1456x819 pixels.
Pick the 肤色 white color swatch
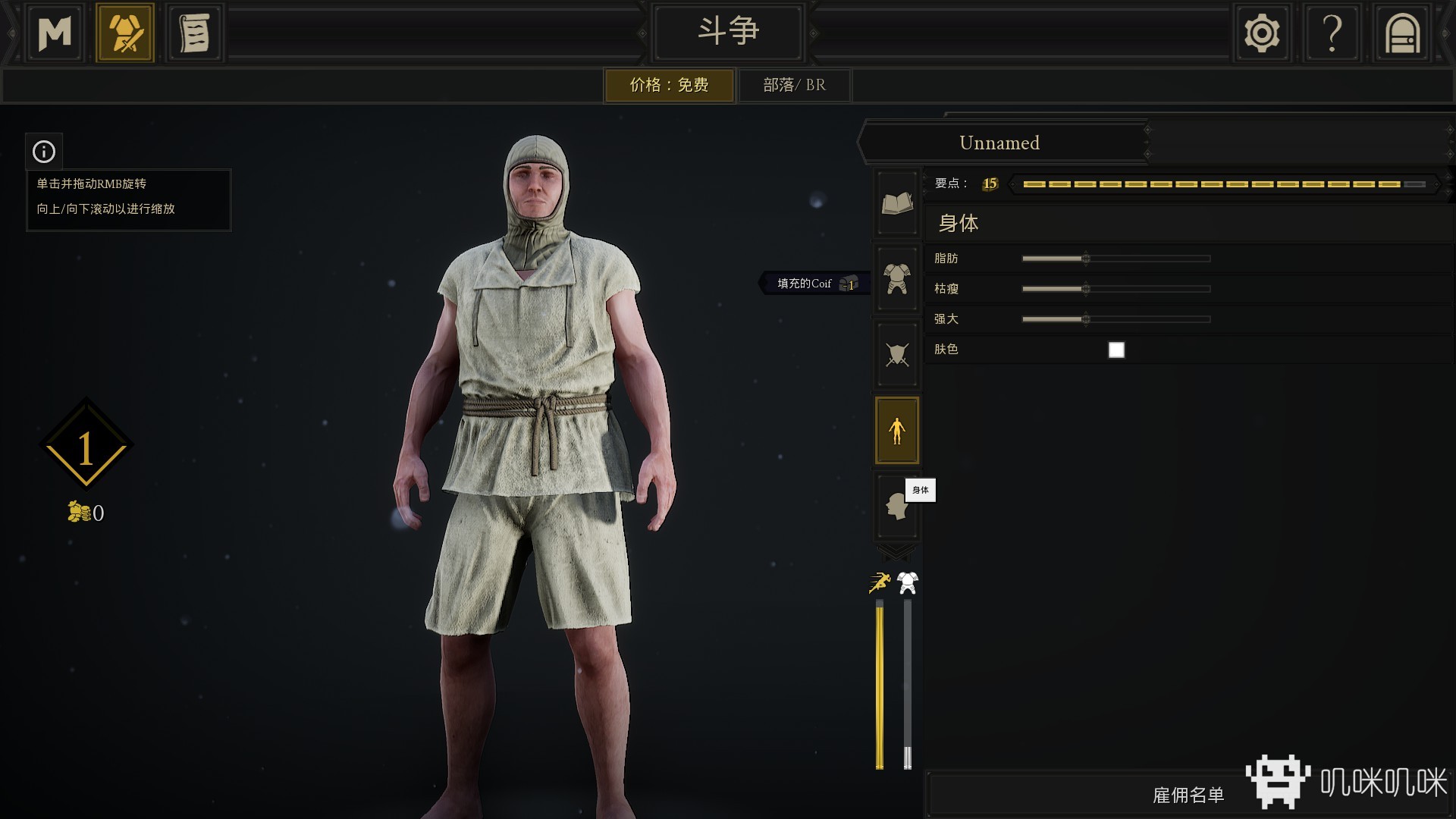[x=1116, y=350]
